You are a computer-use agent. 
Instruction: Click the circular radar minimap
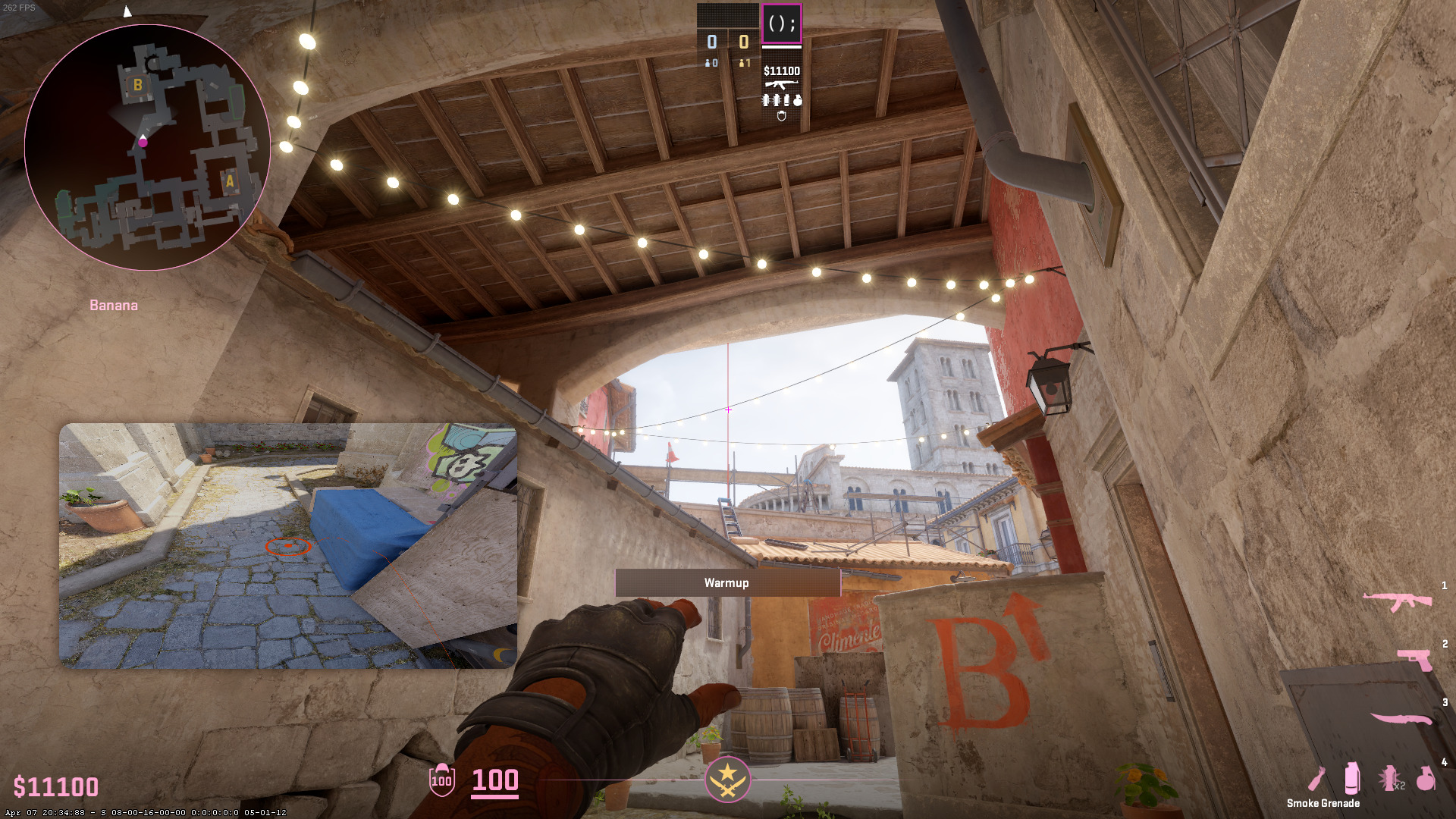tap(147, 148)
